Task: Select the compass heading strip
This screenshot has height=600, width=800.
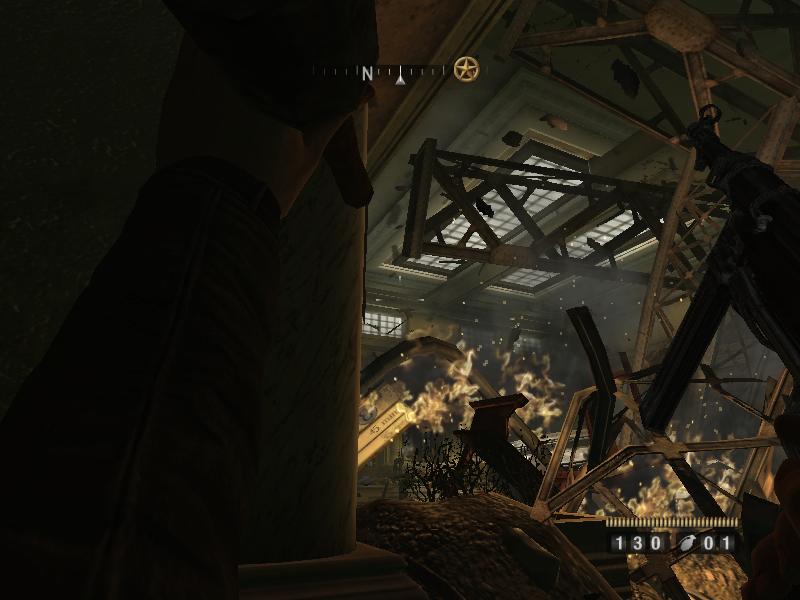Action: pos(380,72)
